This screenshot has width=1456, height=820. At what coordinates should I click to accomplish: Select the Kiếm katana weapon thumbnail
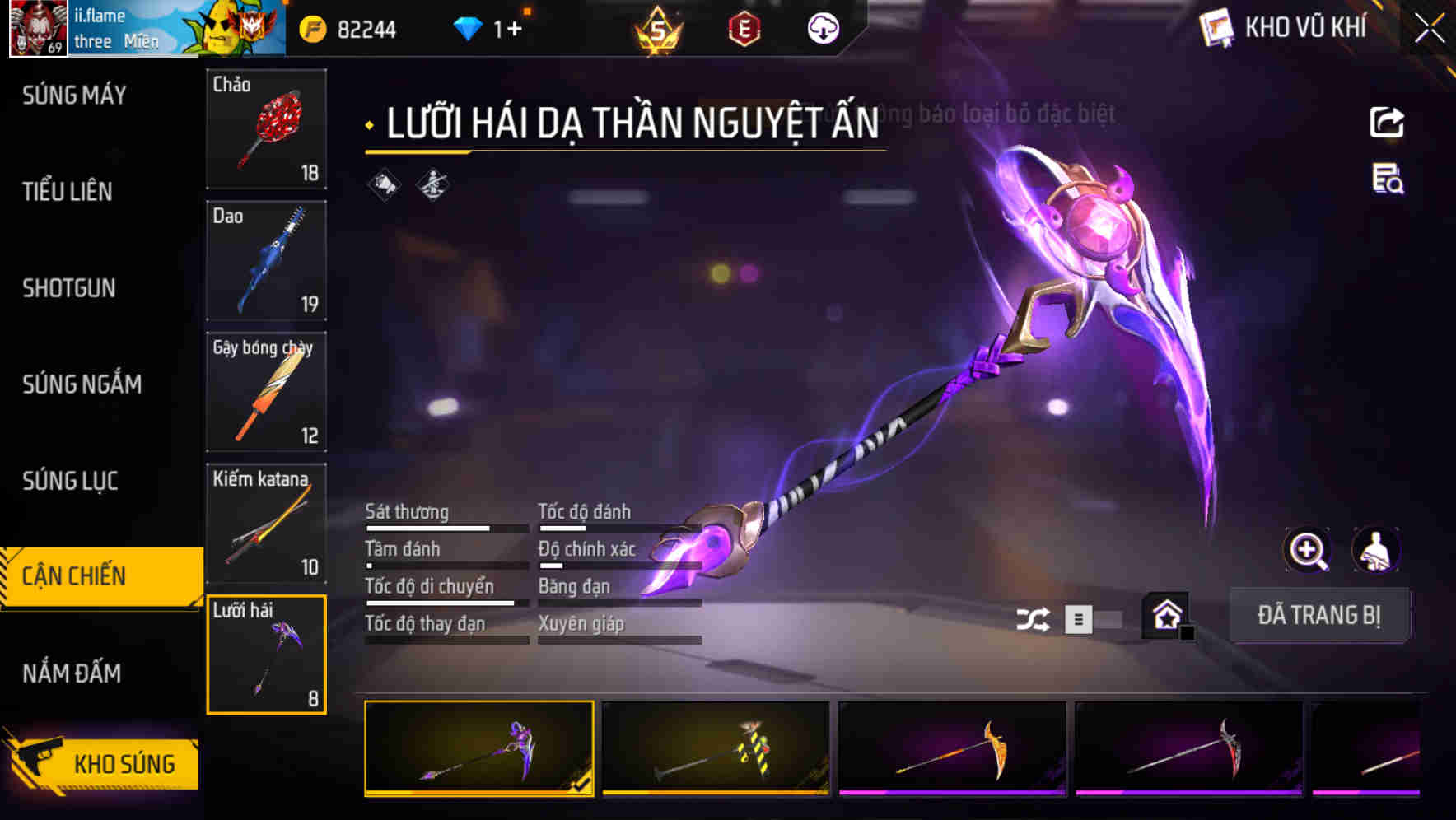265,524
